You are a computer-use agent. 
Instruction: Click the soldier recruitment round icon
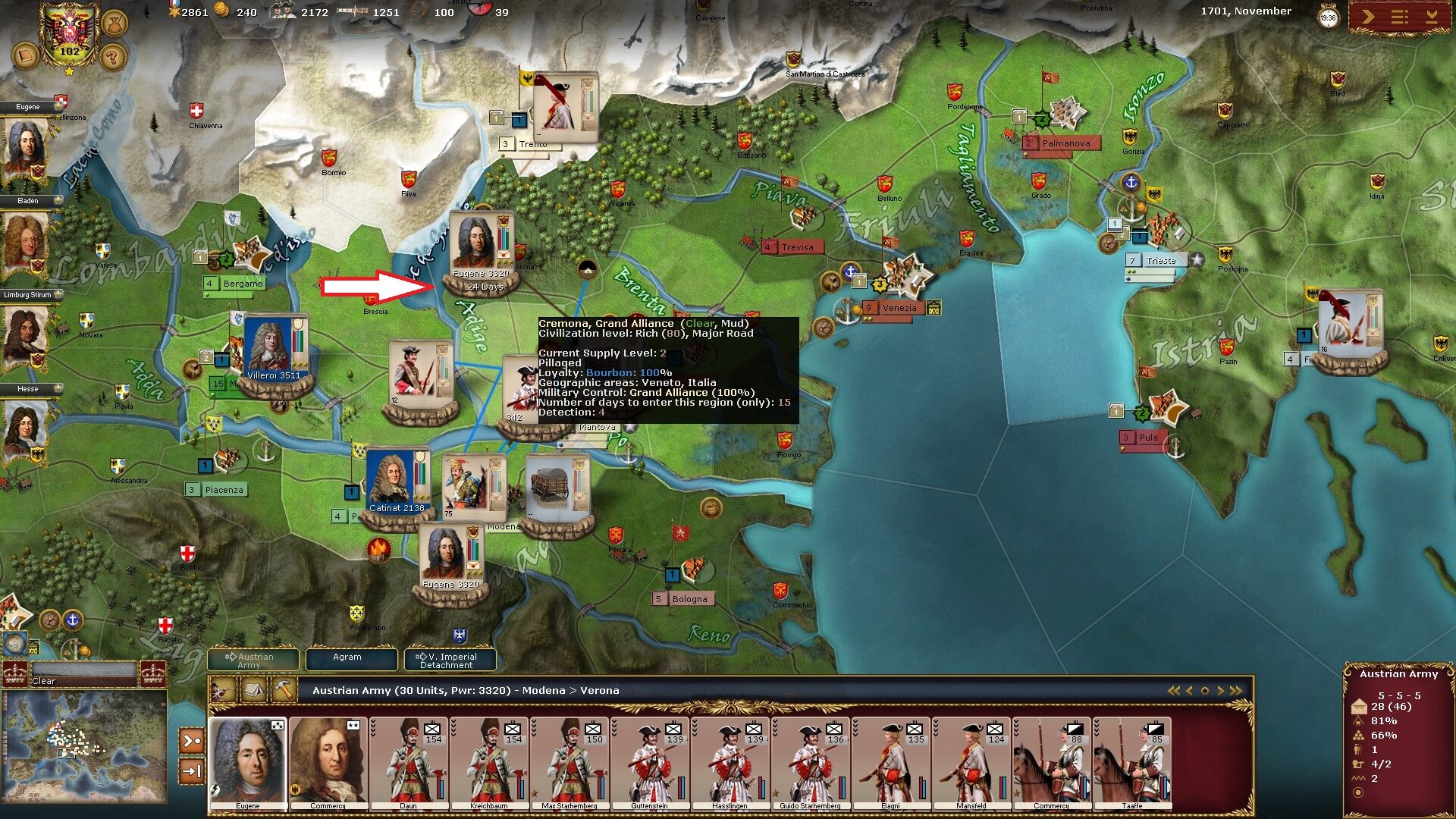click(x=115, y=22)
